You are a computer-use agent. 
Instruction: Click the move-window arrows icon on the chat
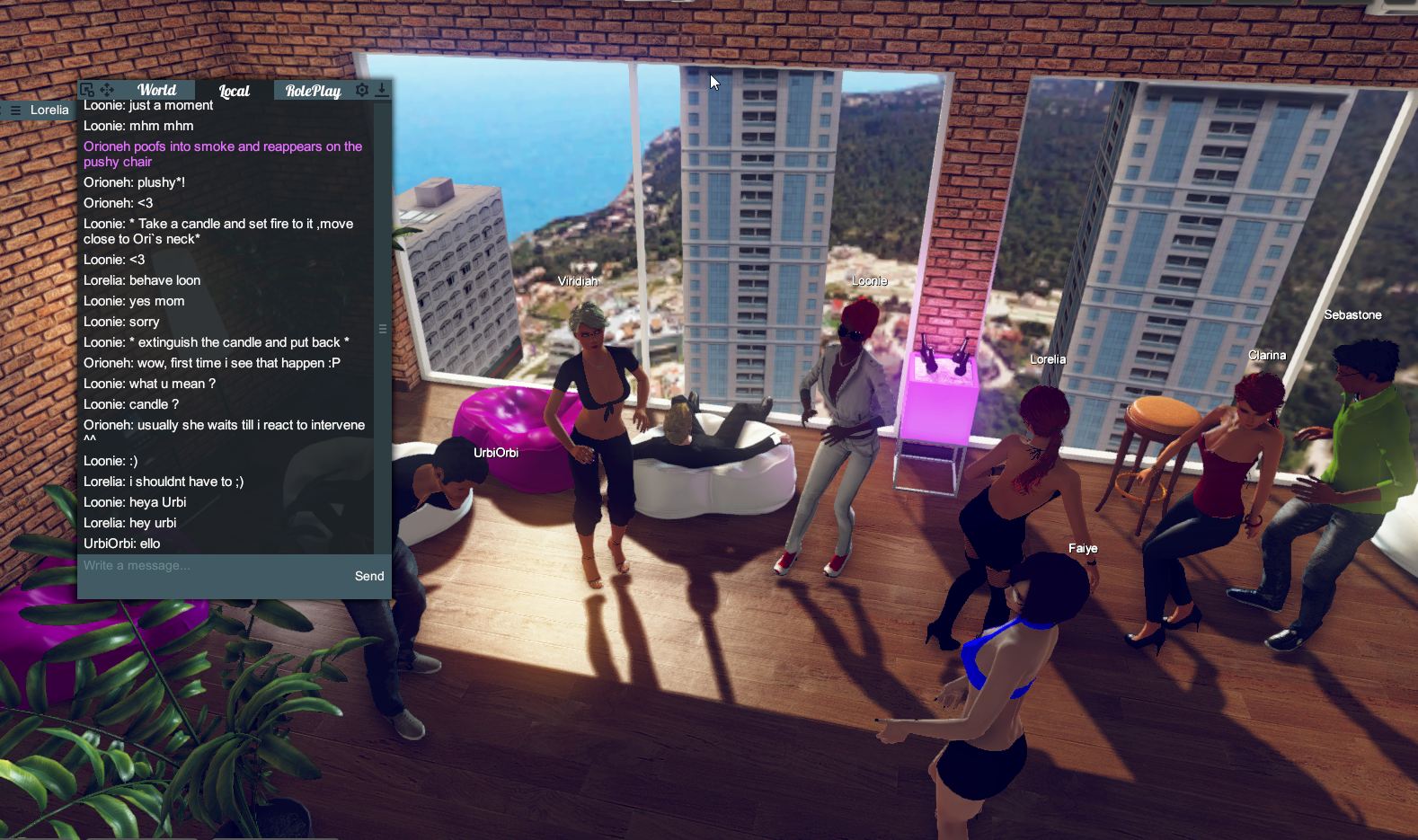[107, 89]
